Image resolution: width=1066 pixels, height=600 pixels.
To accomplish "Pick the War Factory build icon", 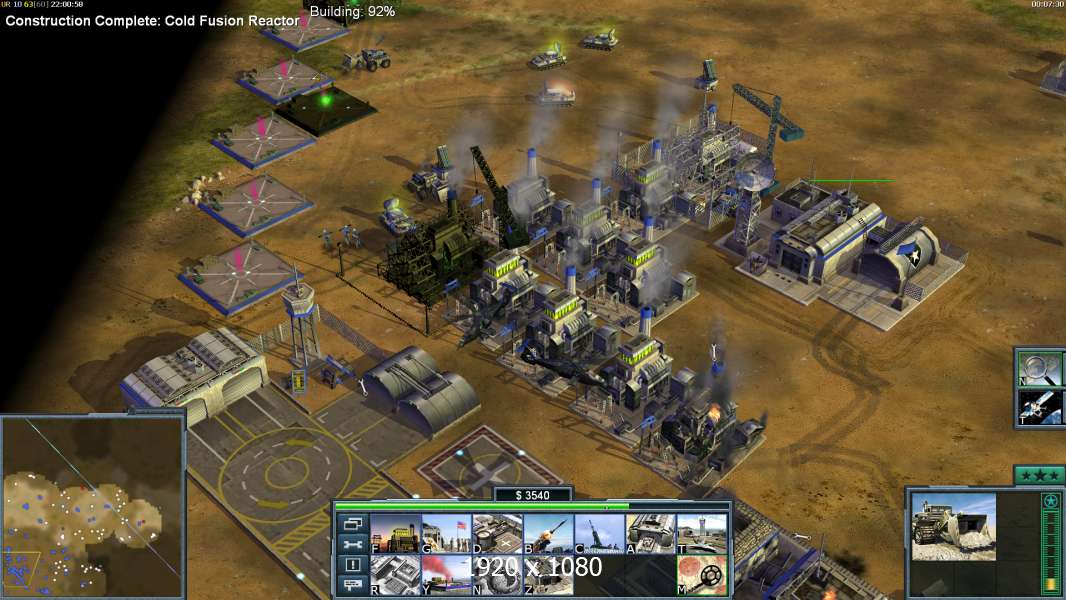I will 650,534.
